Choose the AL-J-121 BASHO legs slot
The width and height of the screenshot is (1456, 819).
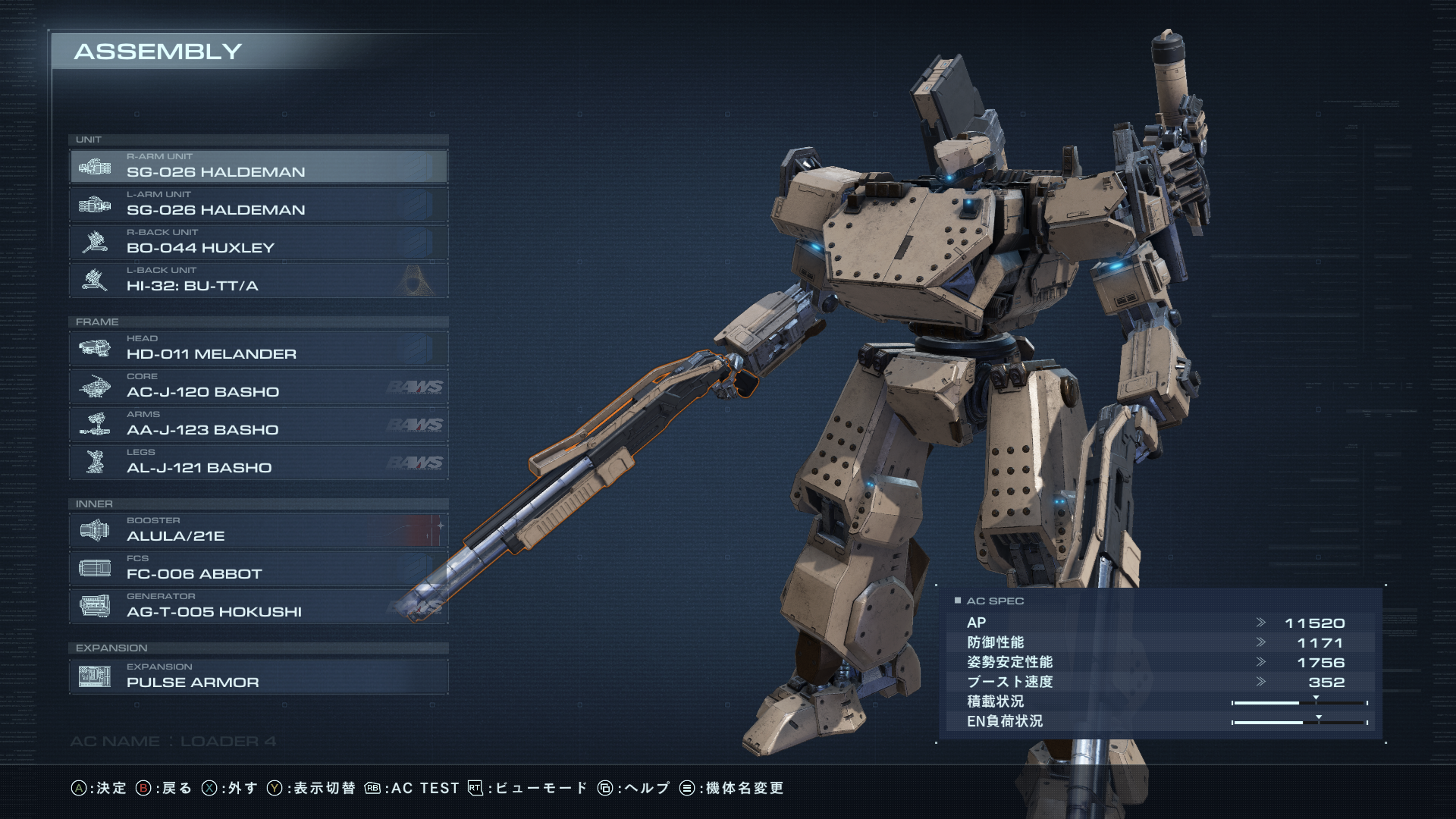[x=258, y=462]
